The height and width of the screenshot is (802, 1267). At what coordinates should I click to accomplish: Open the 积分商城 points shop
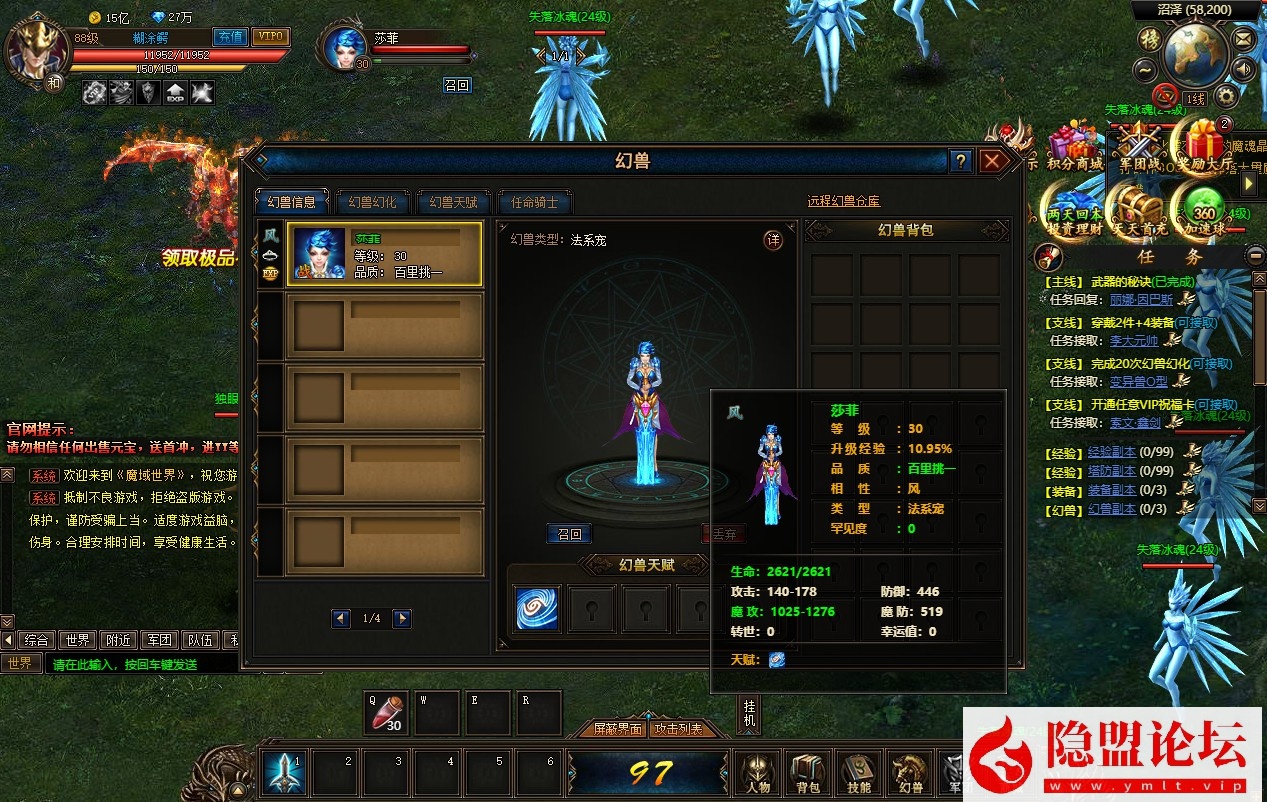(x=1074, y=147)
